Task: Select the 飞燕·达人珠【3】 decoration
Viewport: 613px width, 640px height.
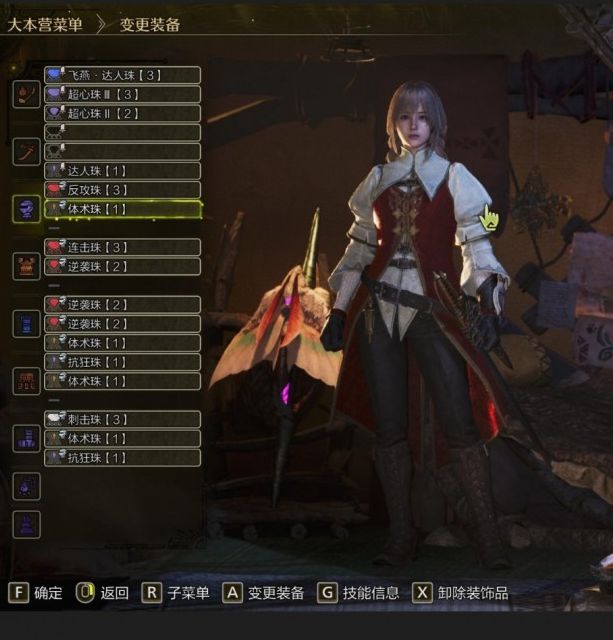Action: [x=122, y=75]
